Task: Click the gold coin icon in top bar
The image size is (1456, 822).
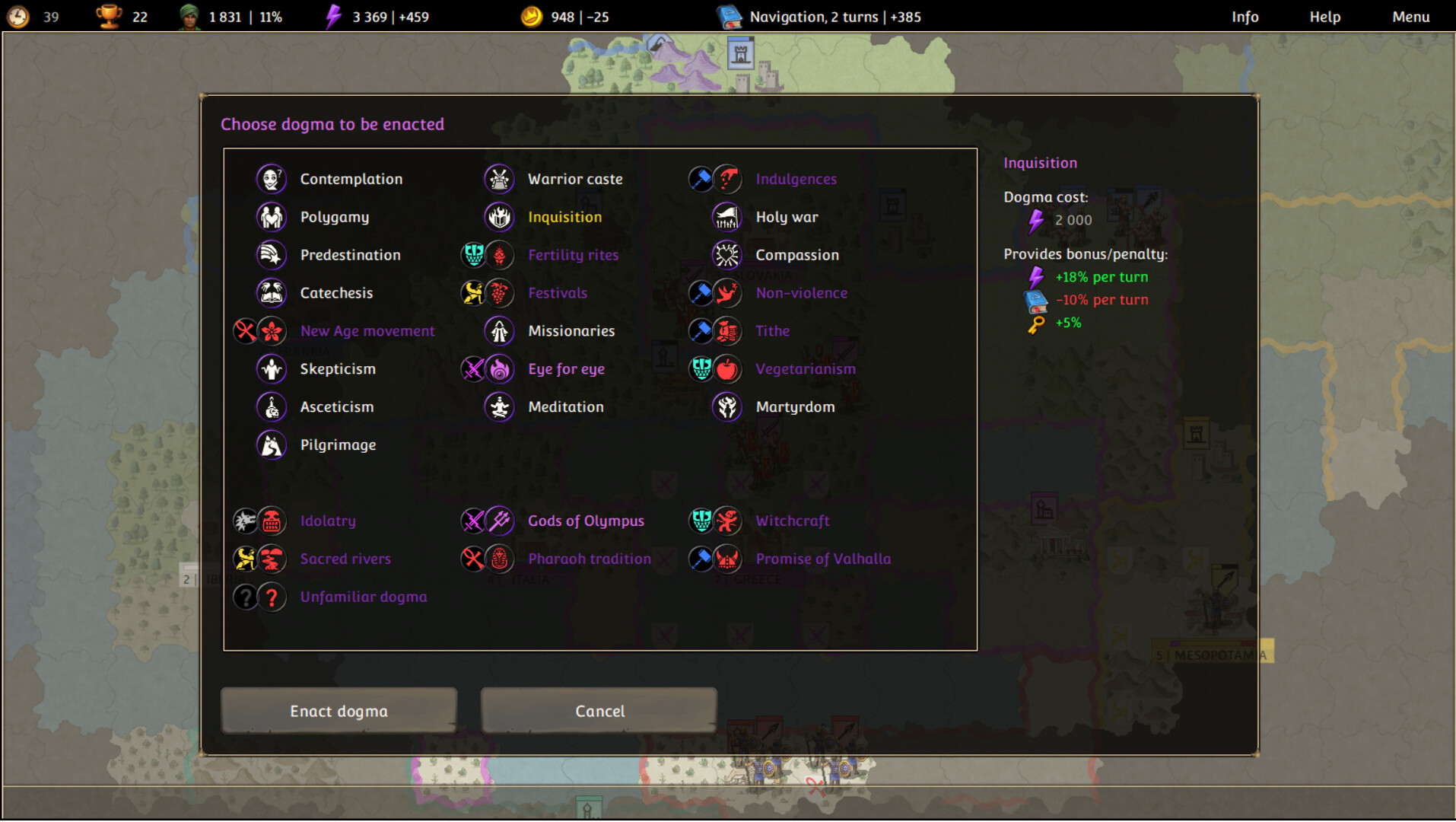Action: point(532,15)
